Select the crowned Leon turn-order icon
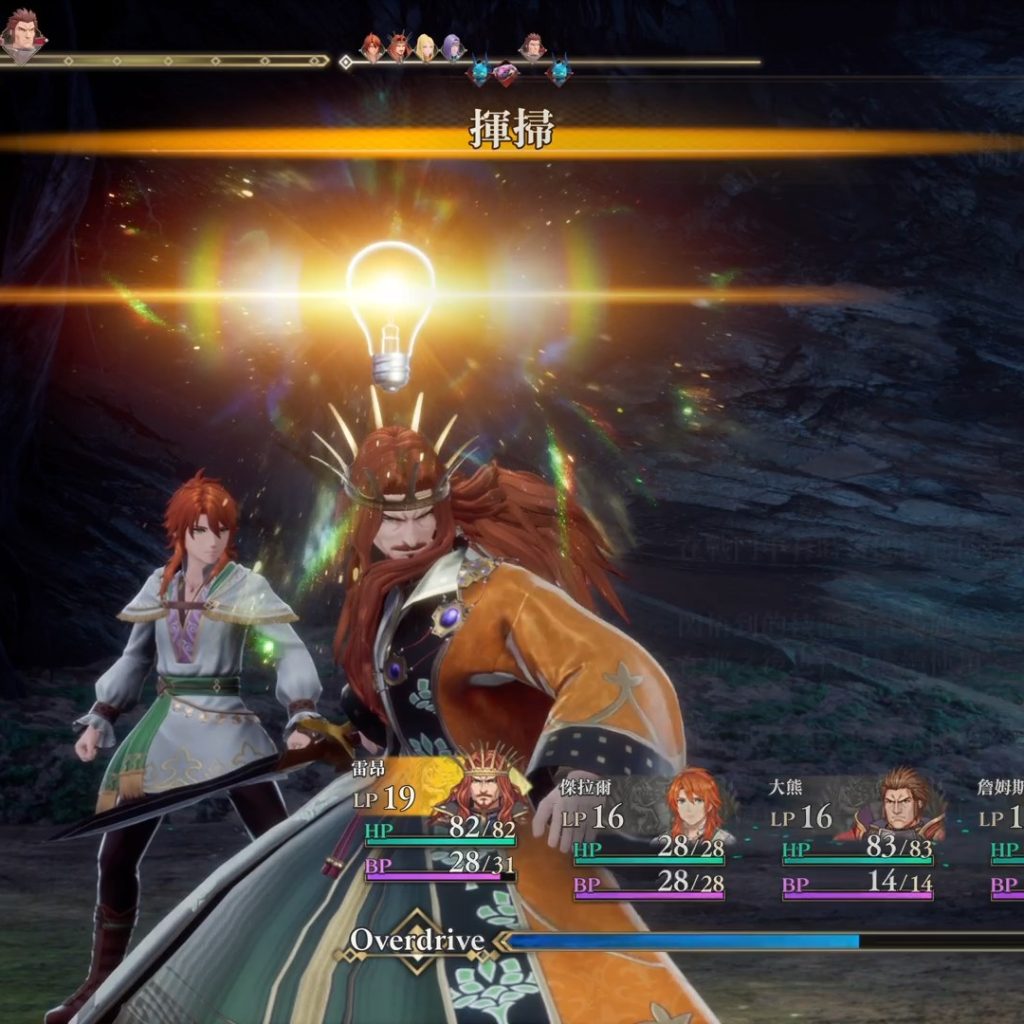1024x1024 pixels. click(x=399, y=46)
